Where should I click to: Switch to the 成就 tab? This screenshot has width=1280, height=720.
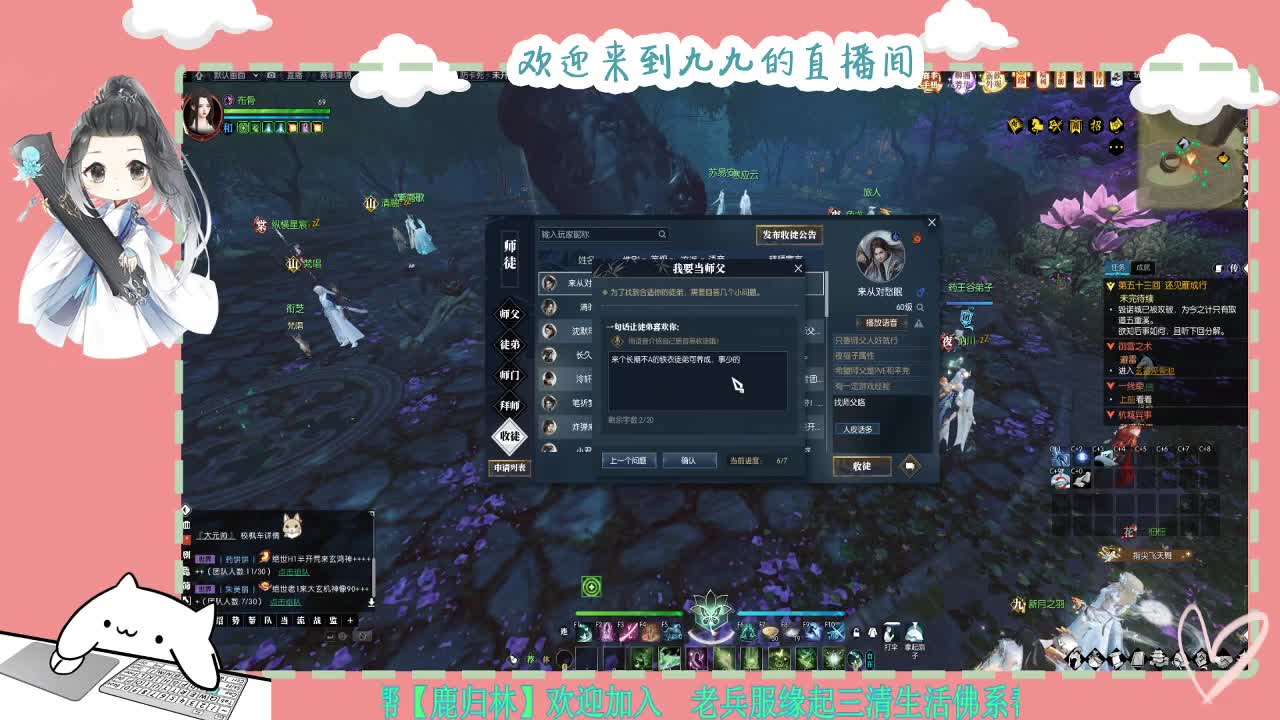click(x=1144, y=269)
